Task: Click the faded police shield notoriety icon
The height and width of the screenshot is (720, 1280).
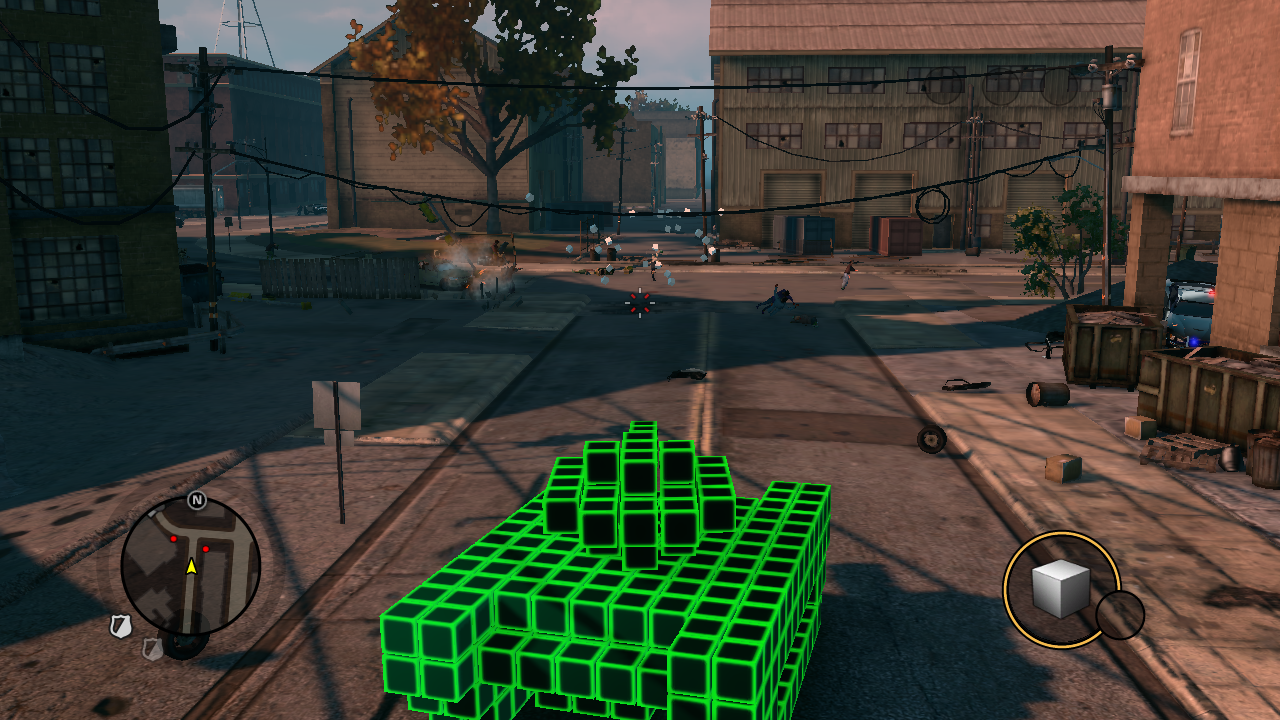Action: click(x=153, y=649)
